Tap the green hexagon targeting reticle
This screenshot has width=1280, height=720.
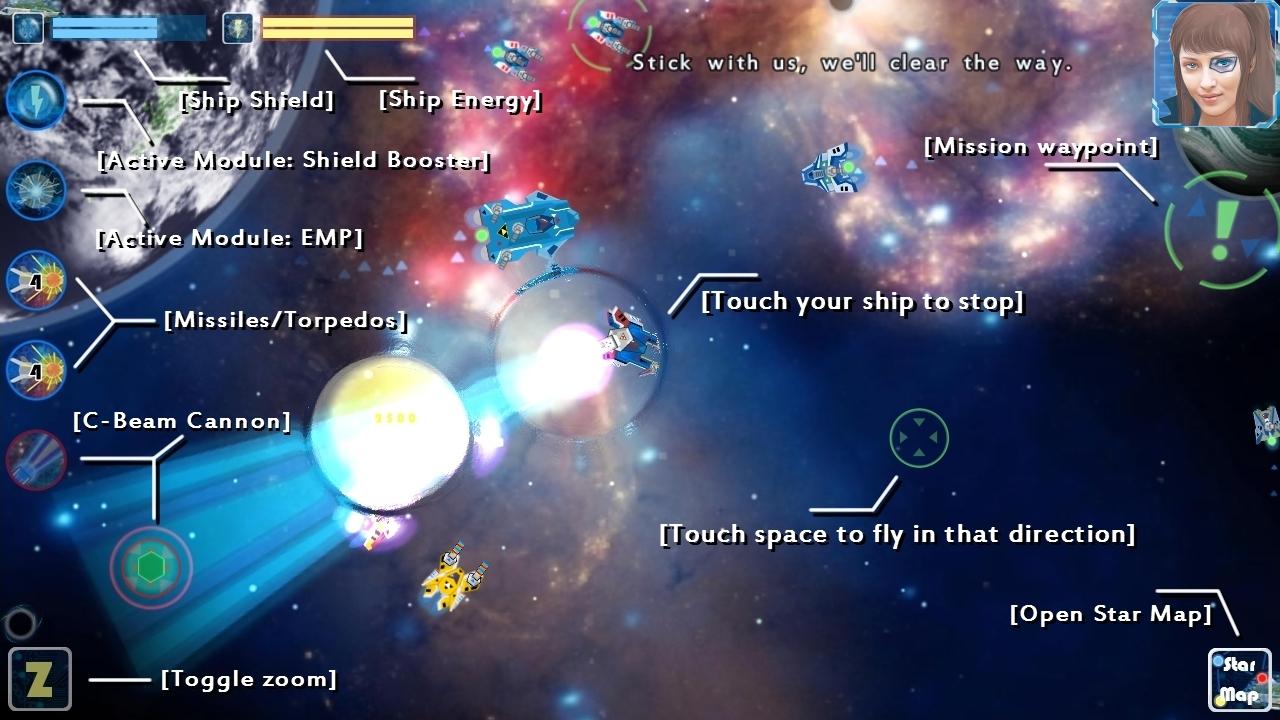tap(150, 567)
